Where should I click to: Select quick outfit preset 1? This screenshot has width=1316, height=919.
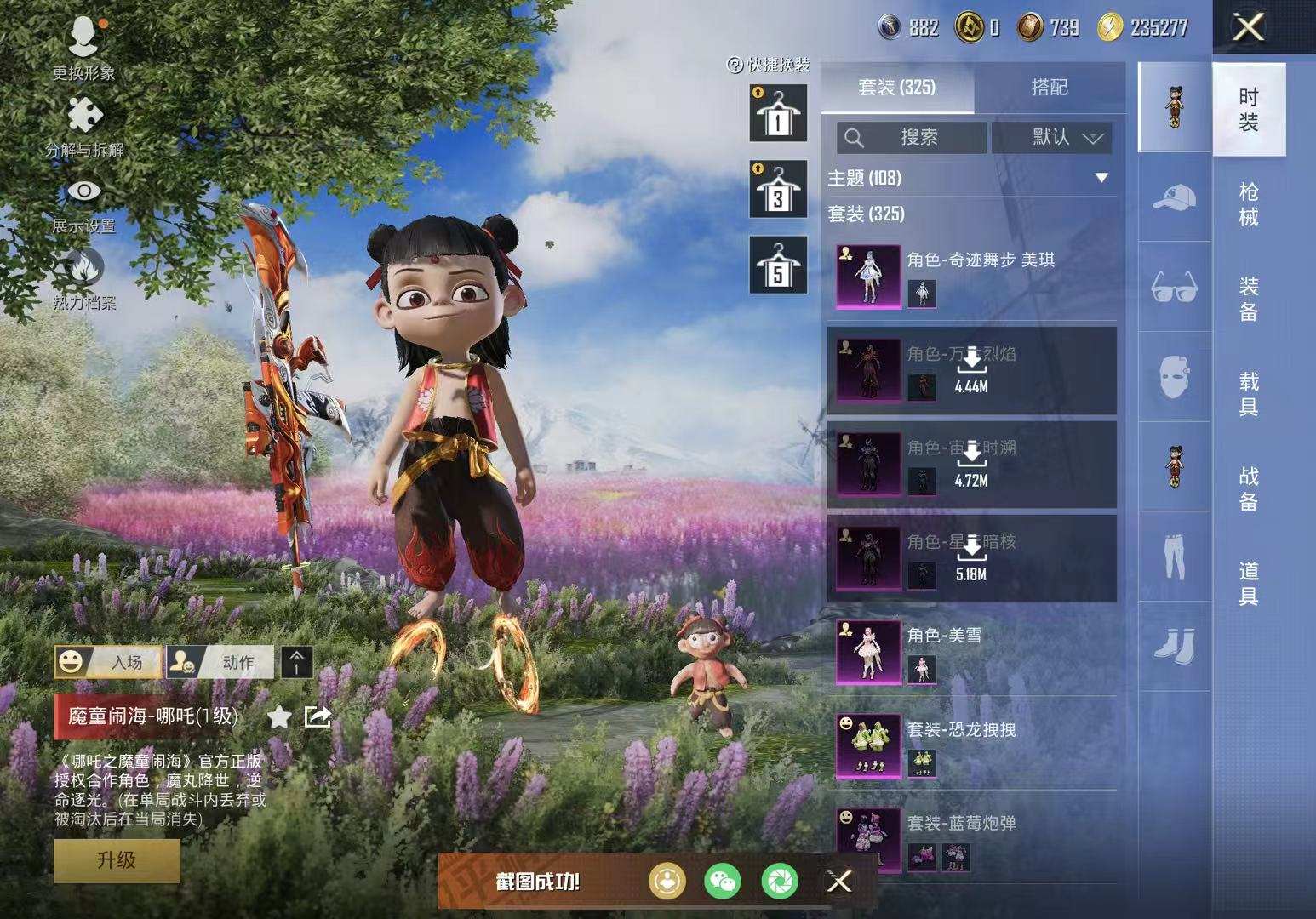coord(777,113)
